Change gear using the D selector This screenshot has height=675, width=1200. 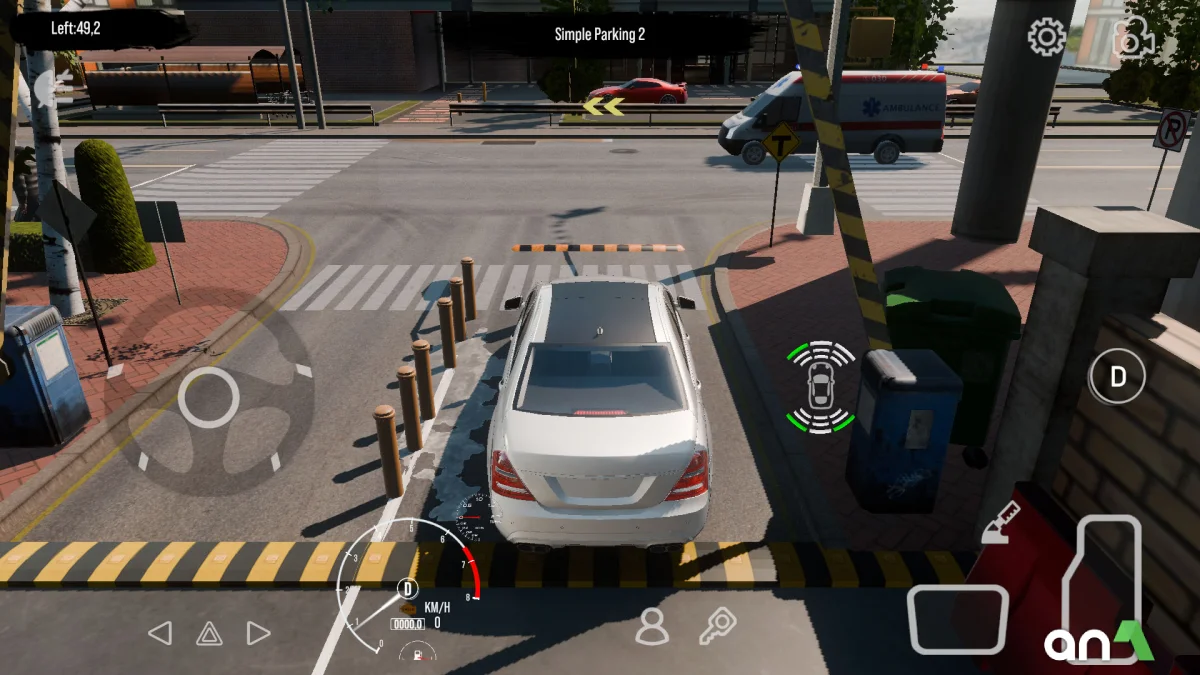1117,377
